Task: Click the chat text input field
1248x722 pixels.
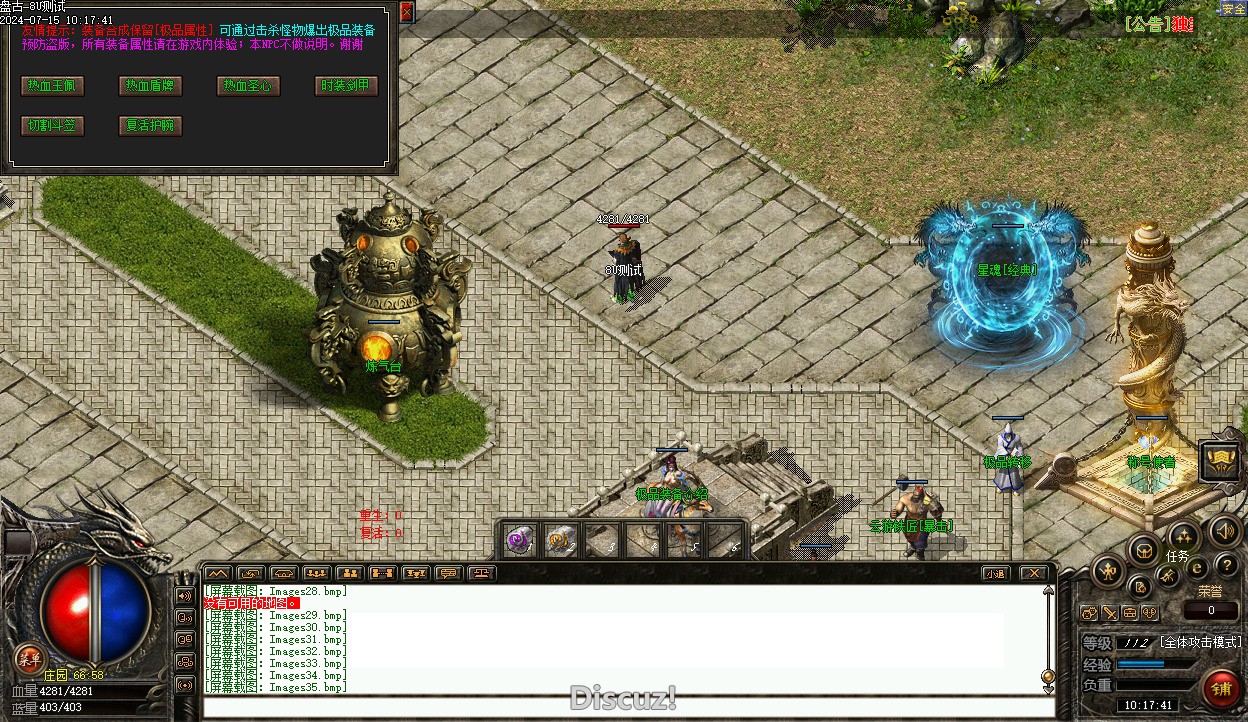Action: coord(628,707)
